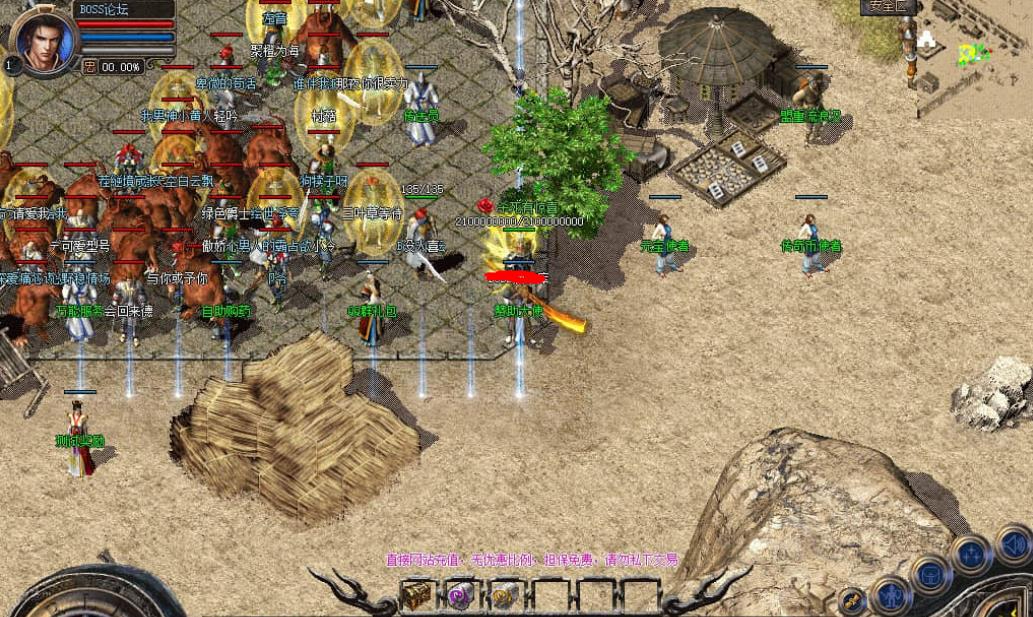Use the purple orb hotbar item

(461, 595)
